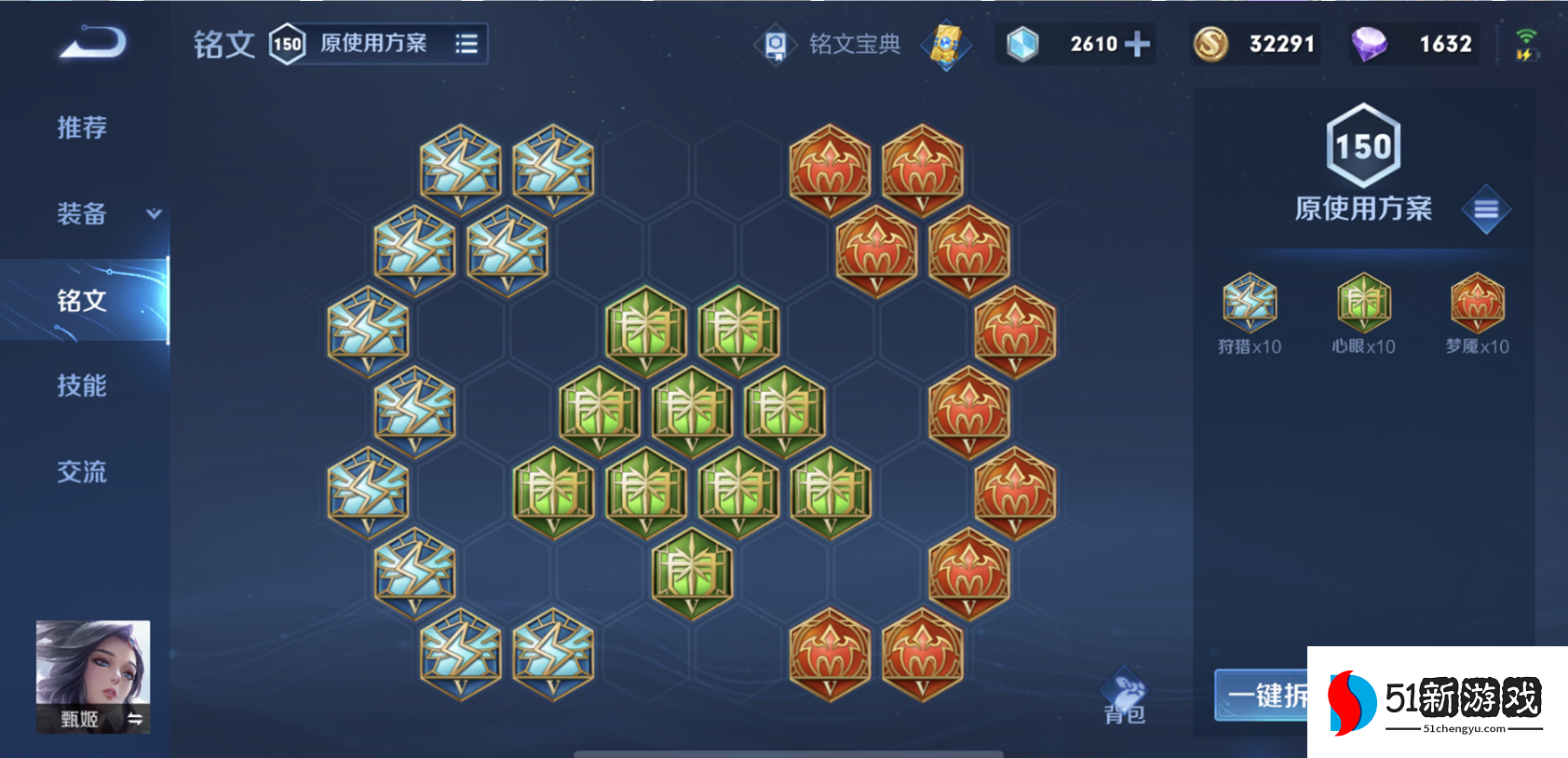This screenshot has height=758, width=1568.
Task: Click the gold coin currency icon
Action: coord(1210,44)
